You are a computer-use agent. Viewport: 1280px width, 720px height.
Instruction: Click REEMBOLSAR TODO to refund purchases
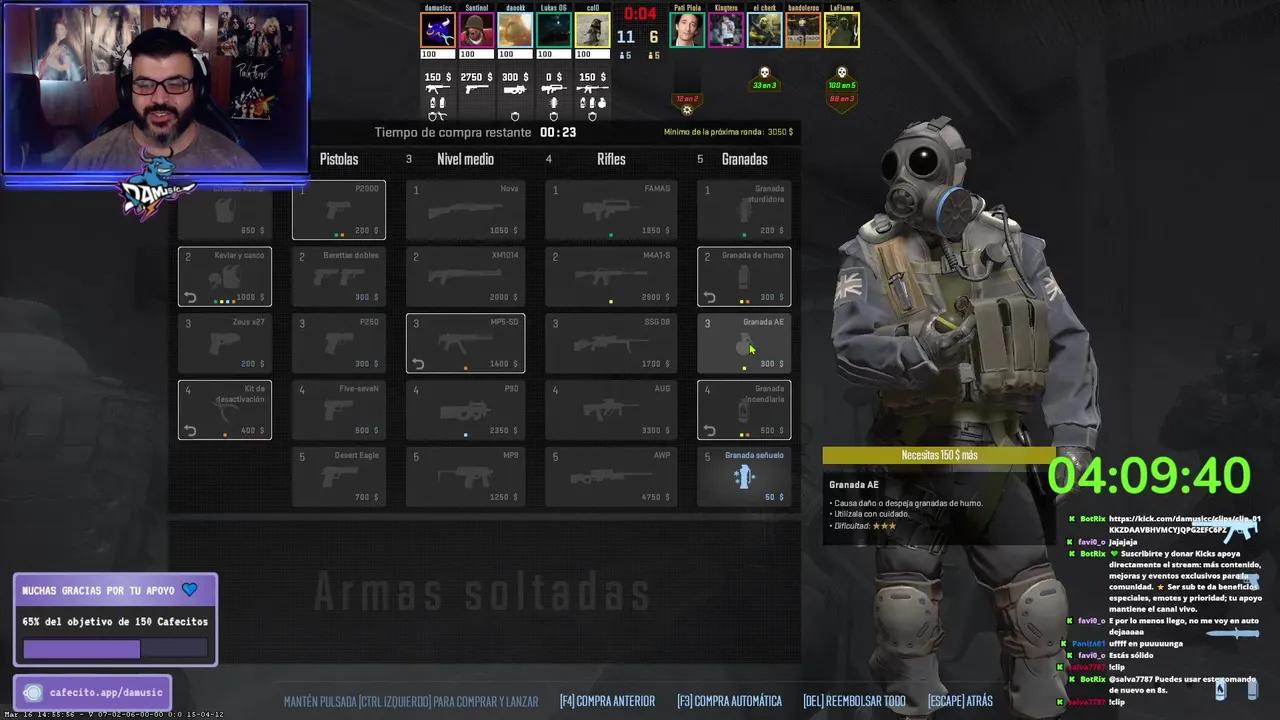[x=854, y=701]
